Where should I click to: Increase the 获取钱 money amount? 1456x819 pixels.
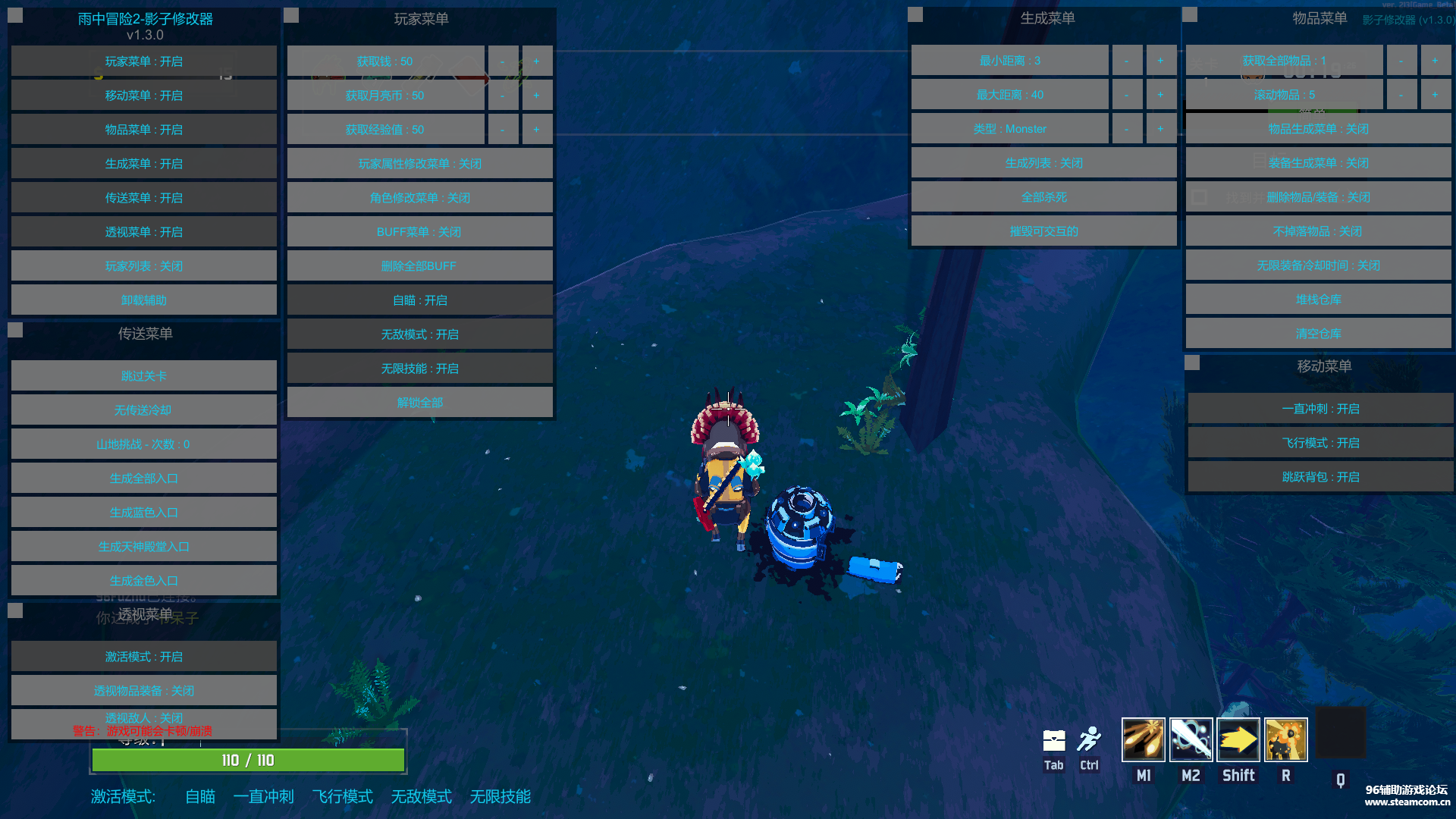[x=536, y=61]
